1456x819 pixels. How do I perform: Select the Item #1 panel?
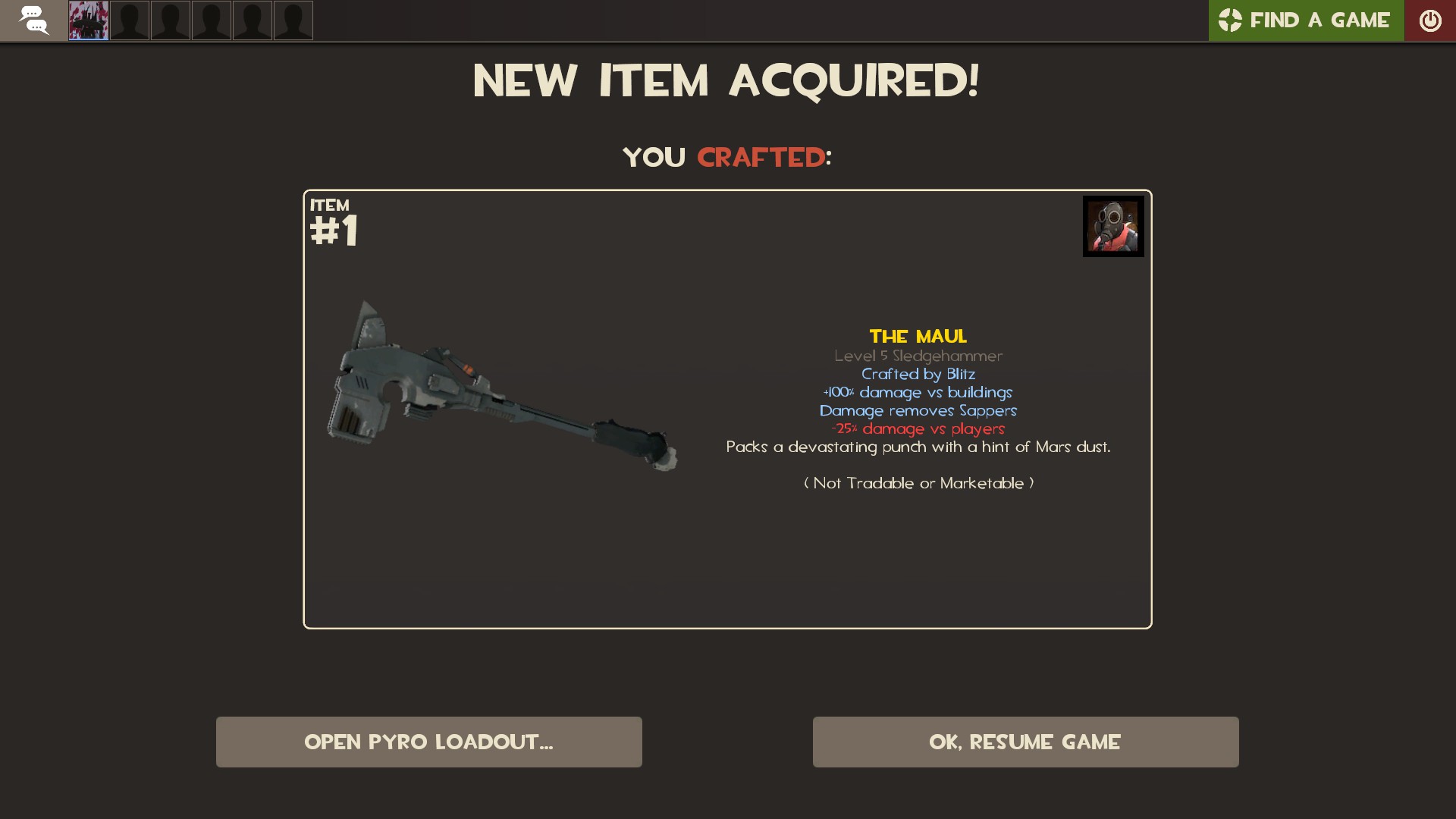click(x=727, y=409)
